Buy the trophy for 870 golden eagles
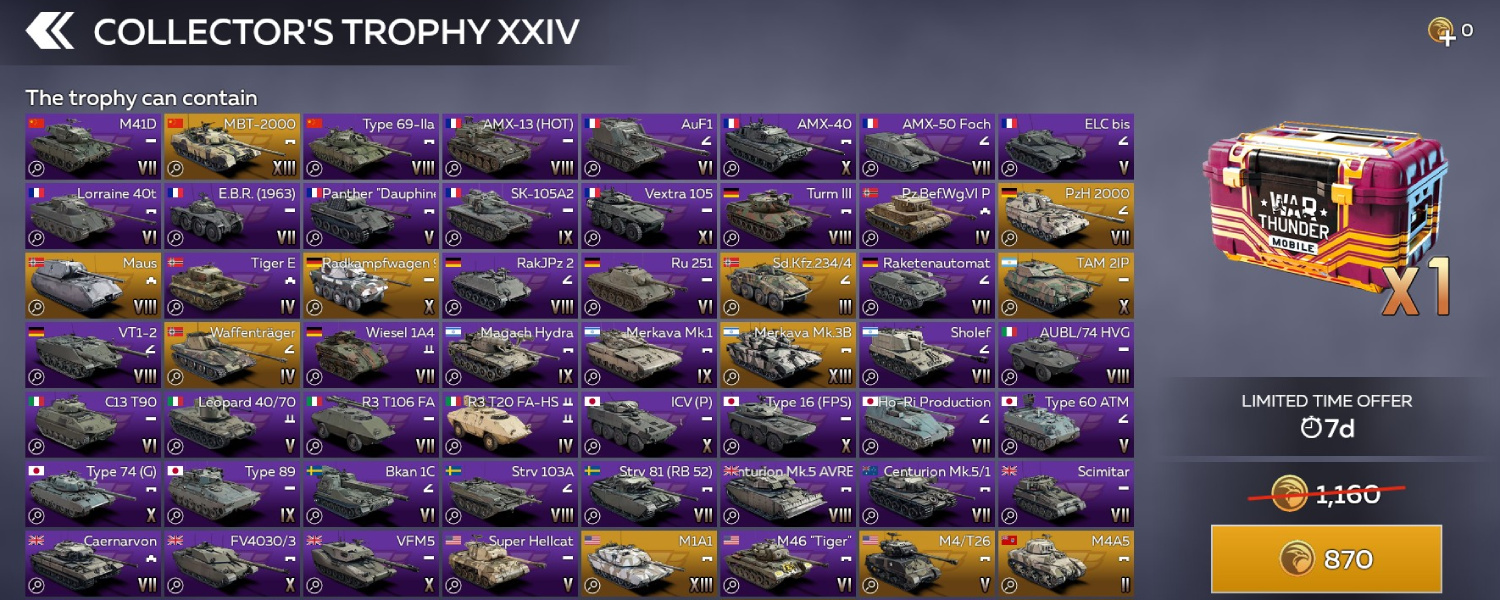Viewport: 1500px width, 600px height. click(x=1326, y=559)
